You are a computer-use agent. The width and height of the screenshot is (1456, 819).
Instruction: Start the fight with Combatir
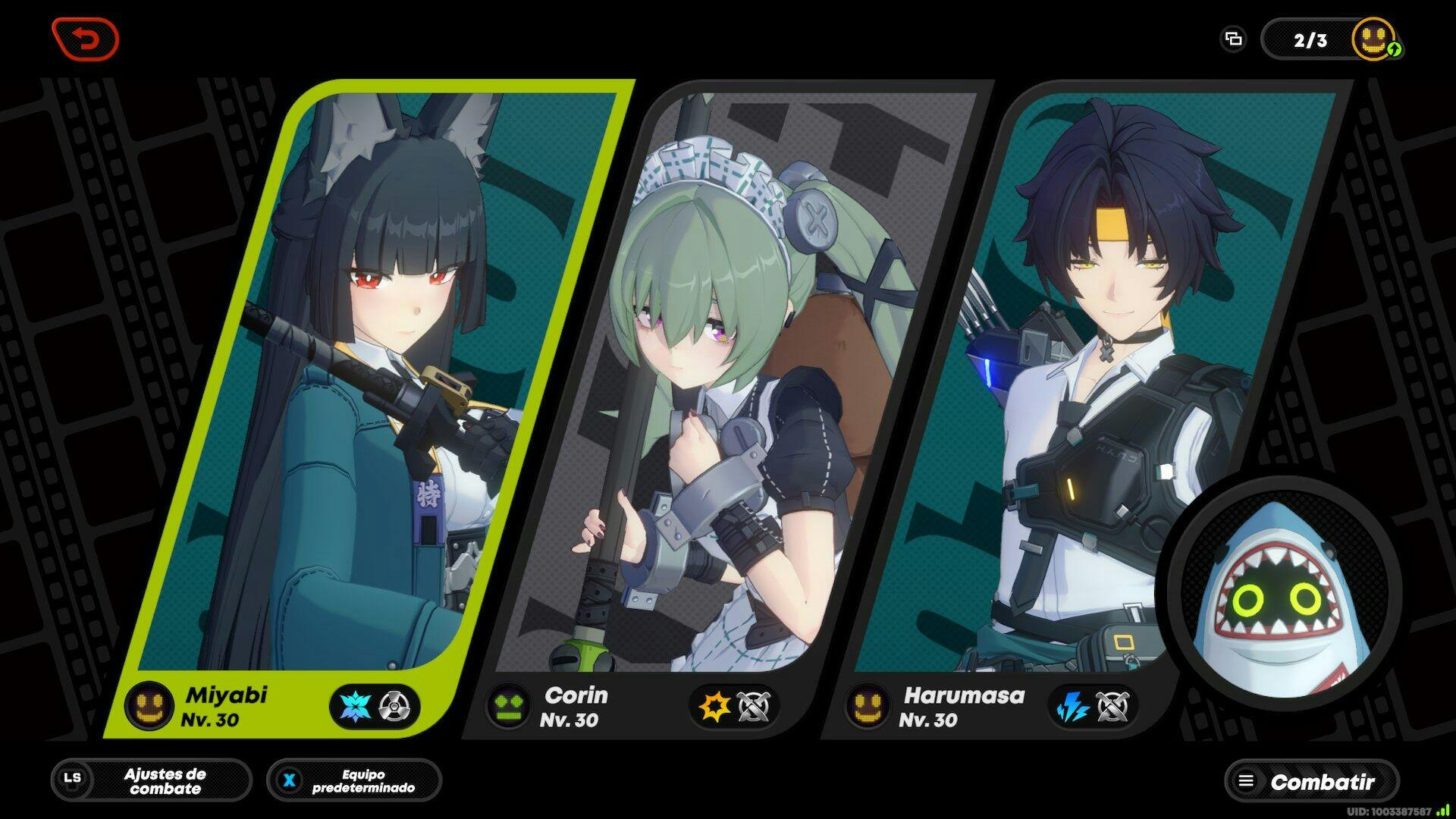tap(1312, 781)
